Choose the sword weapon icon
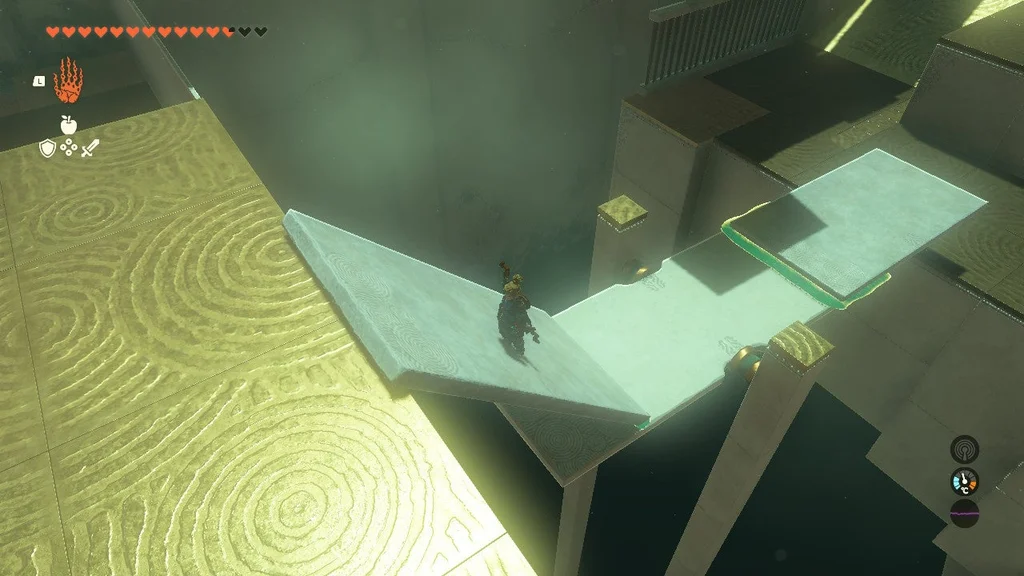 click(90, 148)
